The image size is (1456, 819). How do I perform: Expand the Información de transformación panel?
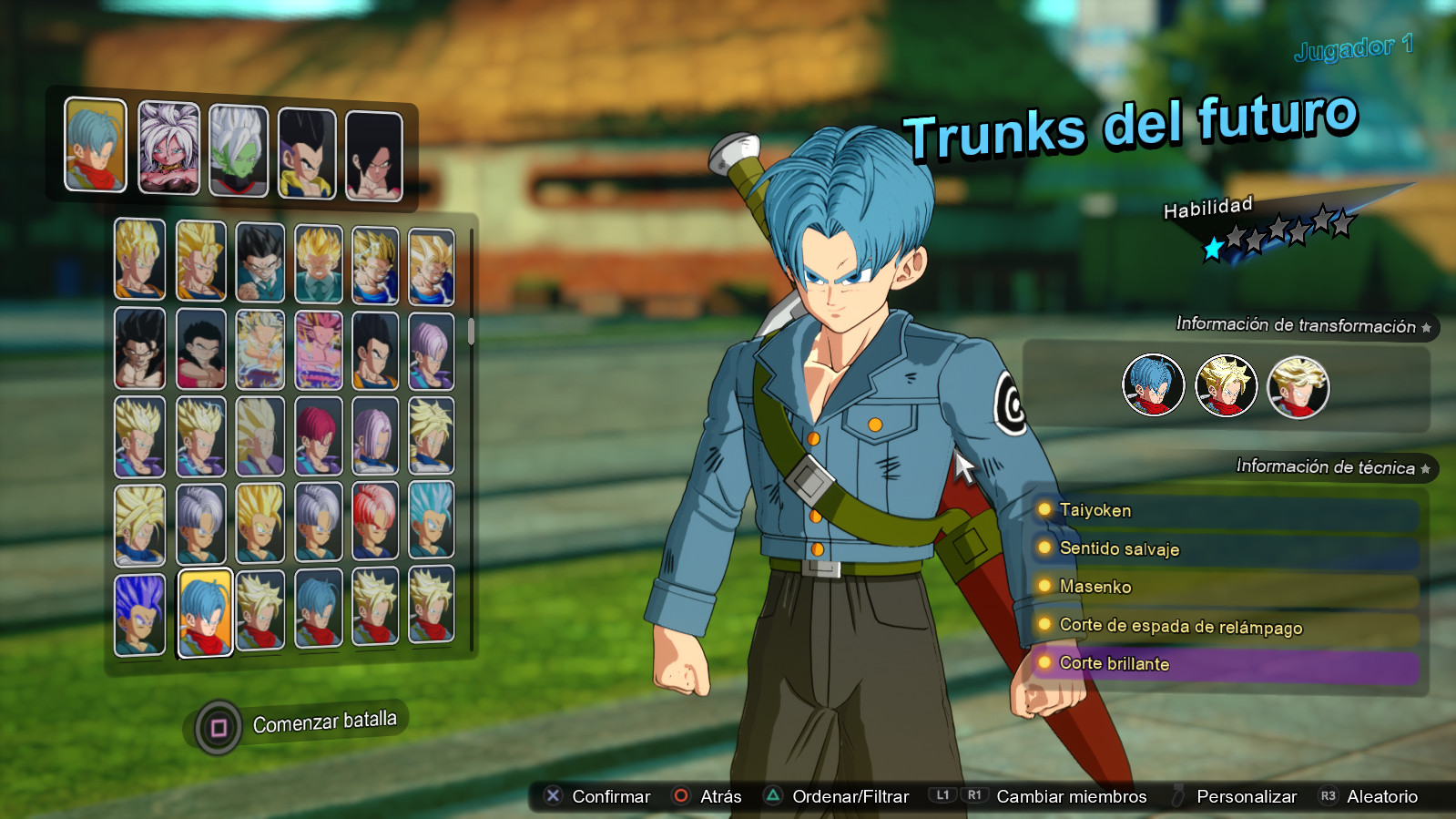(x=1300, y=324)
